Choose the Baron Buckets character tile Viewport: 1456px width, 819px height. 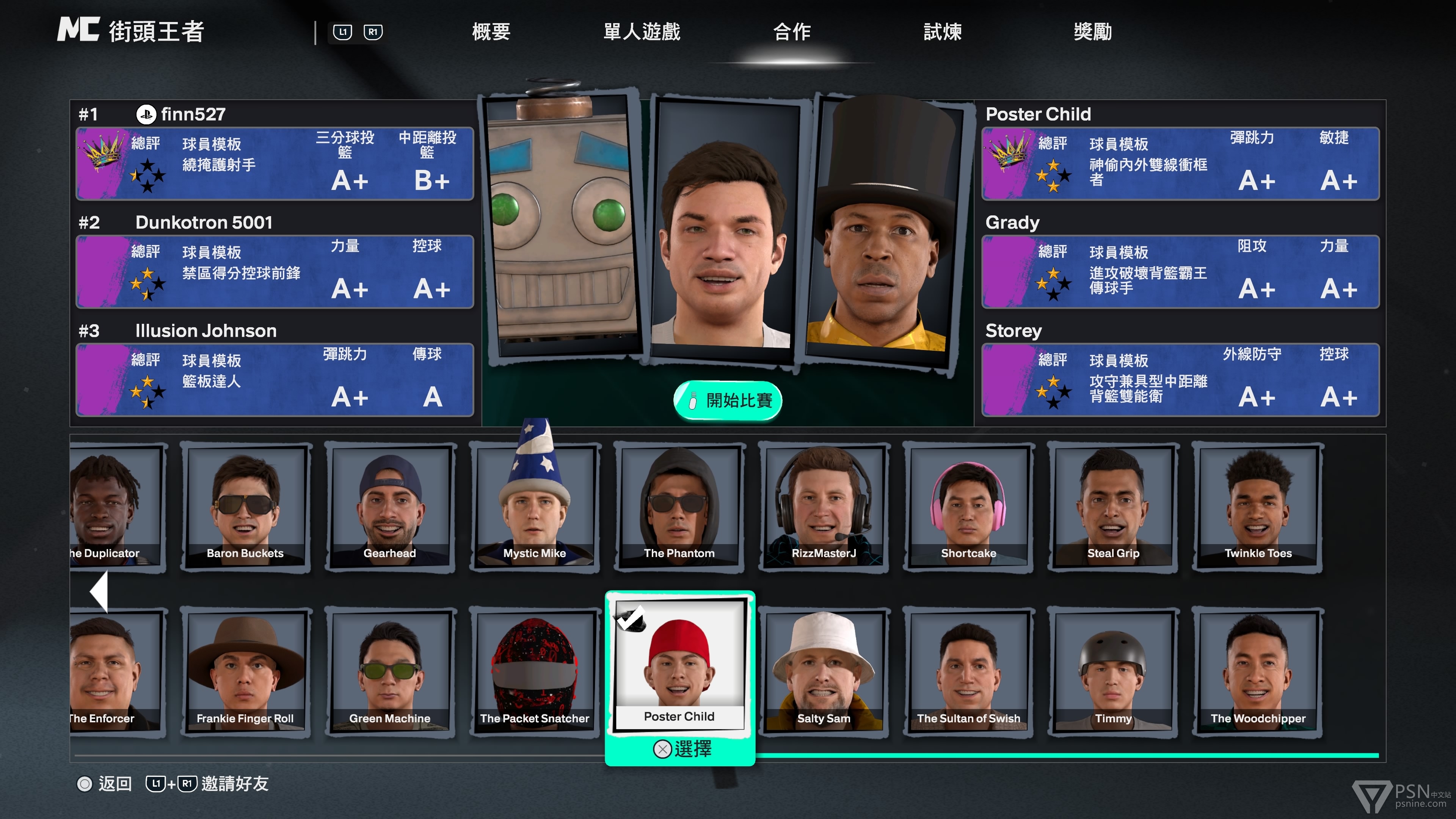coord(245,507)
